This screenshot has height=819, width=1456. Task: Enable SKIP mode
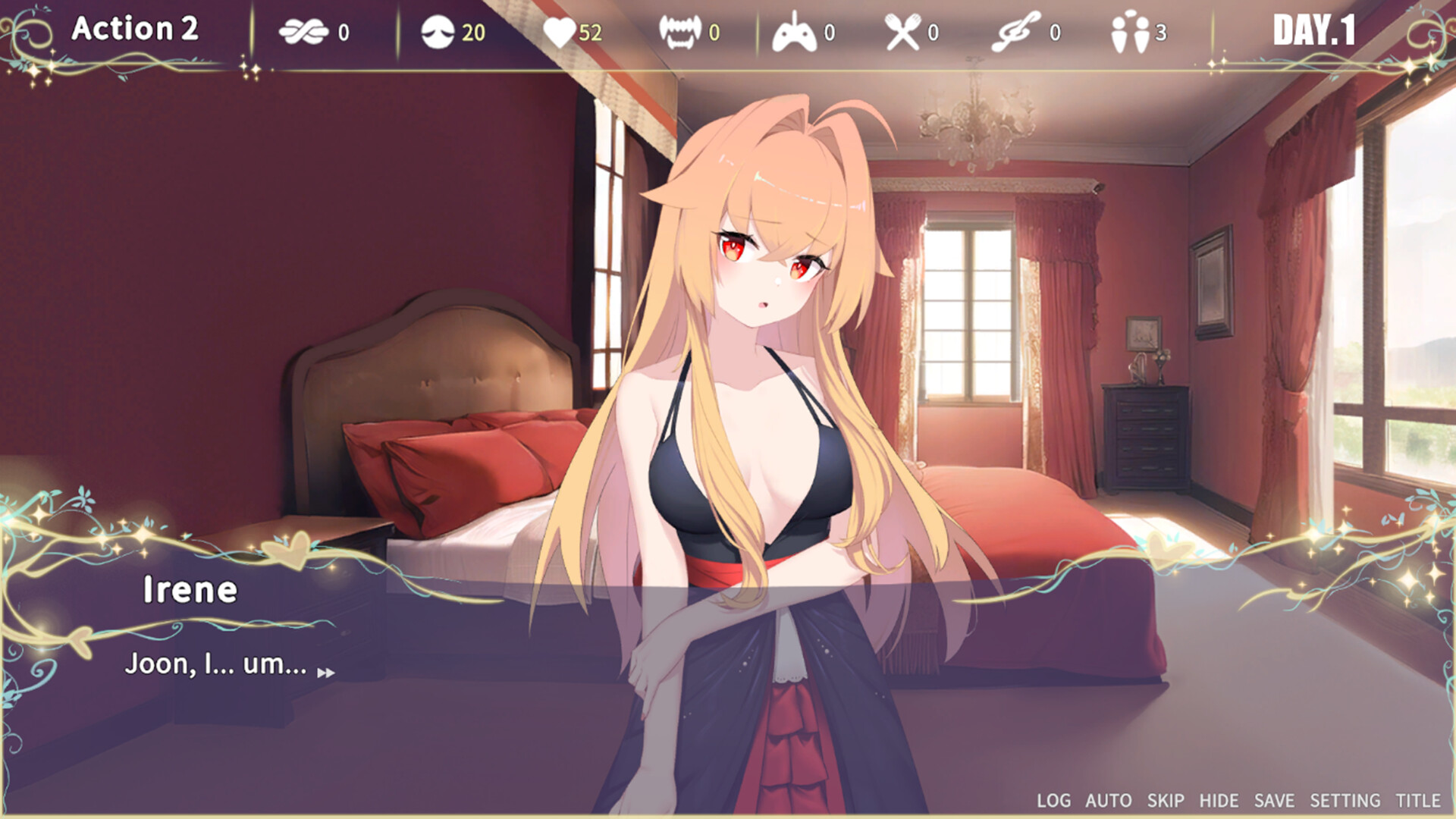1164,800
